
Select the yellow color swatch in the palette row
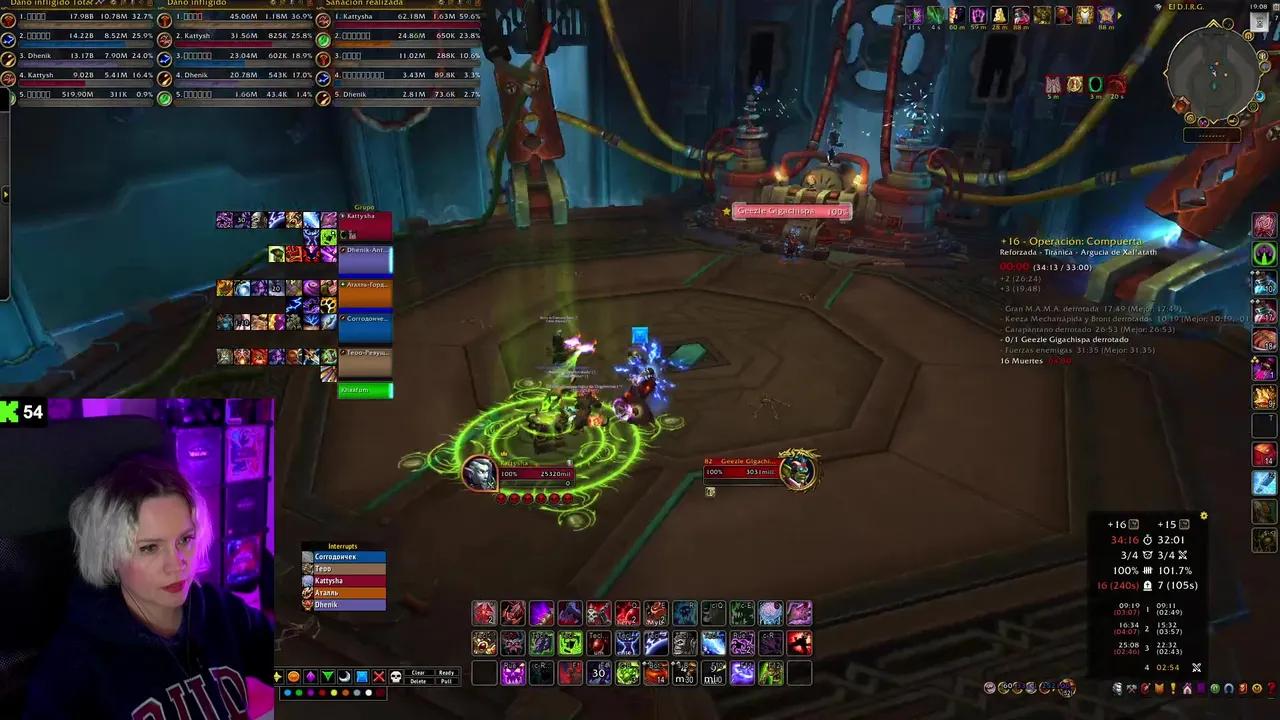333,692
